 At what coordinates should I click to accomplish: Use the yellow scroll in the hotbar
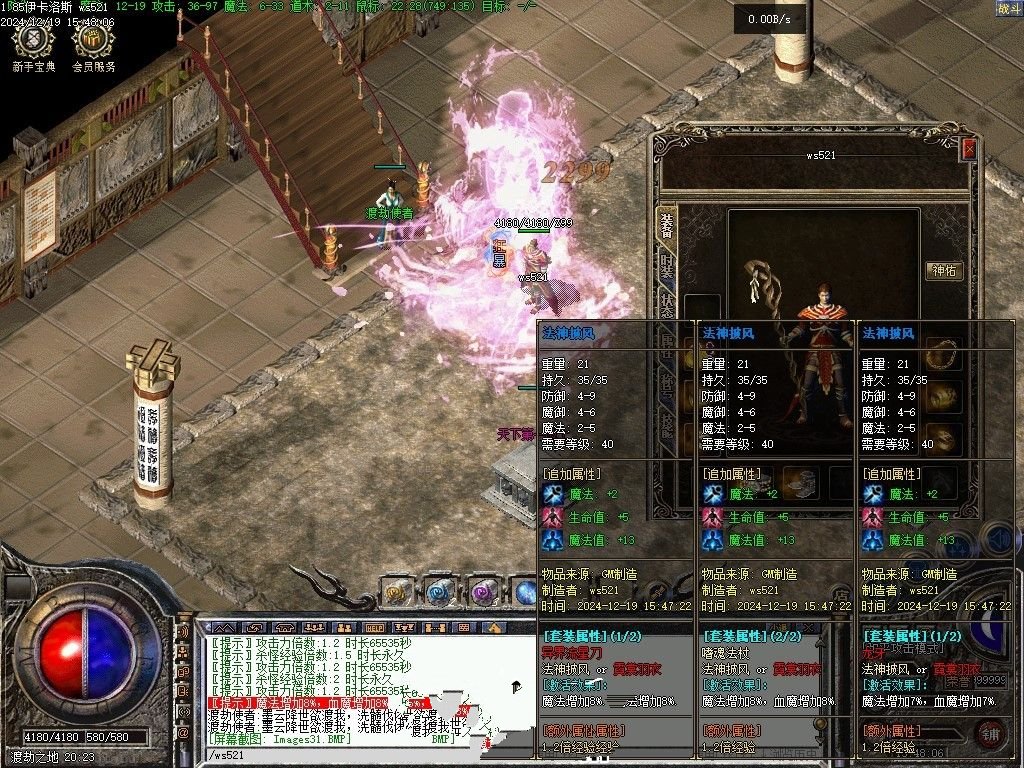pos(397,592)
